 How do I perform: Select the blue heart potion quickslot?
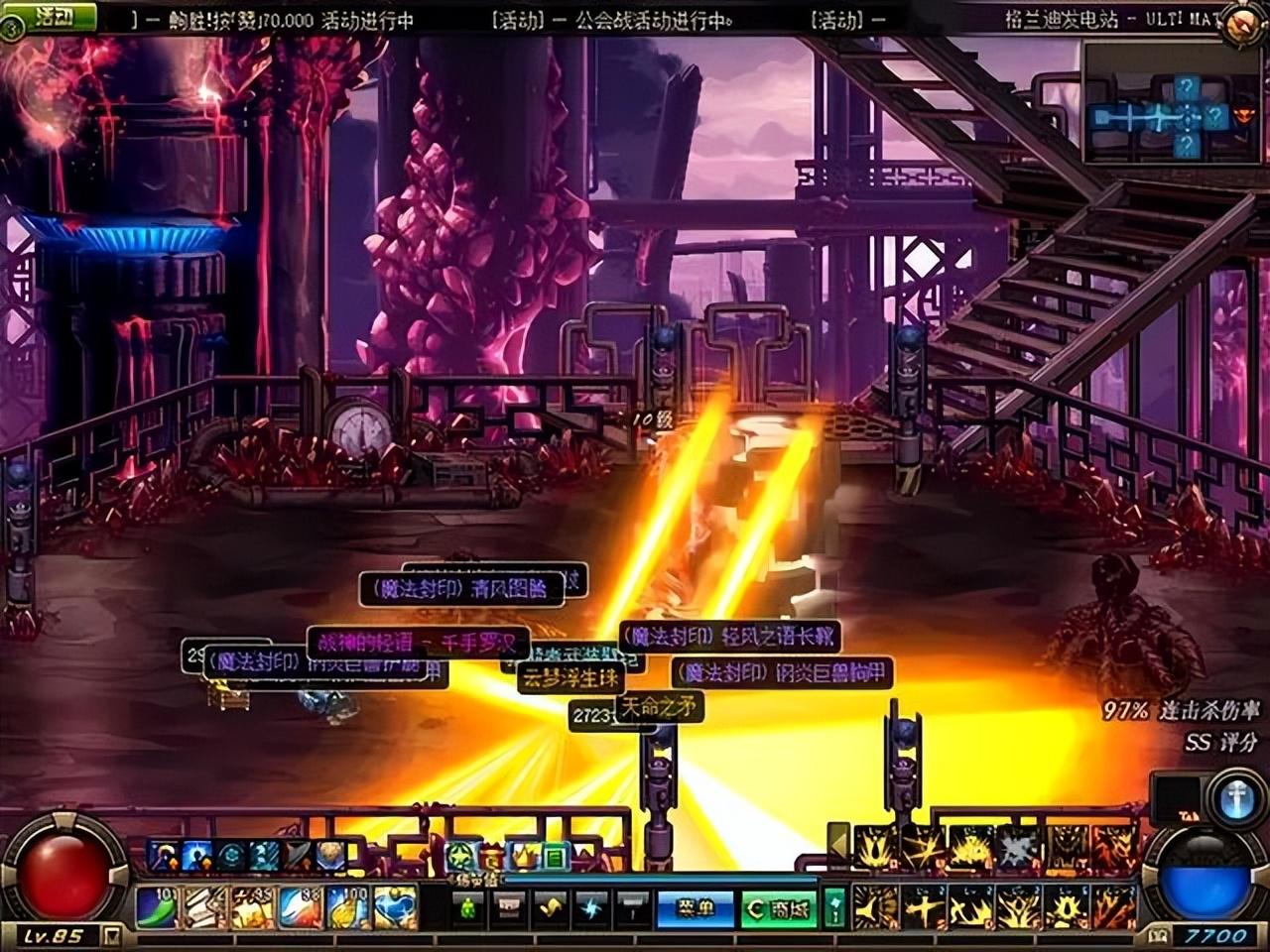coord(396,907)
